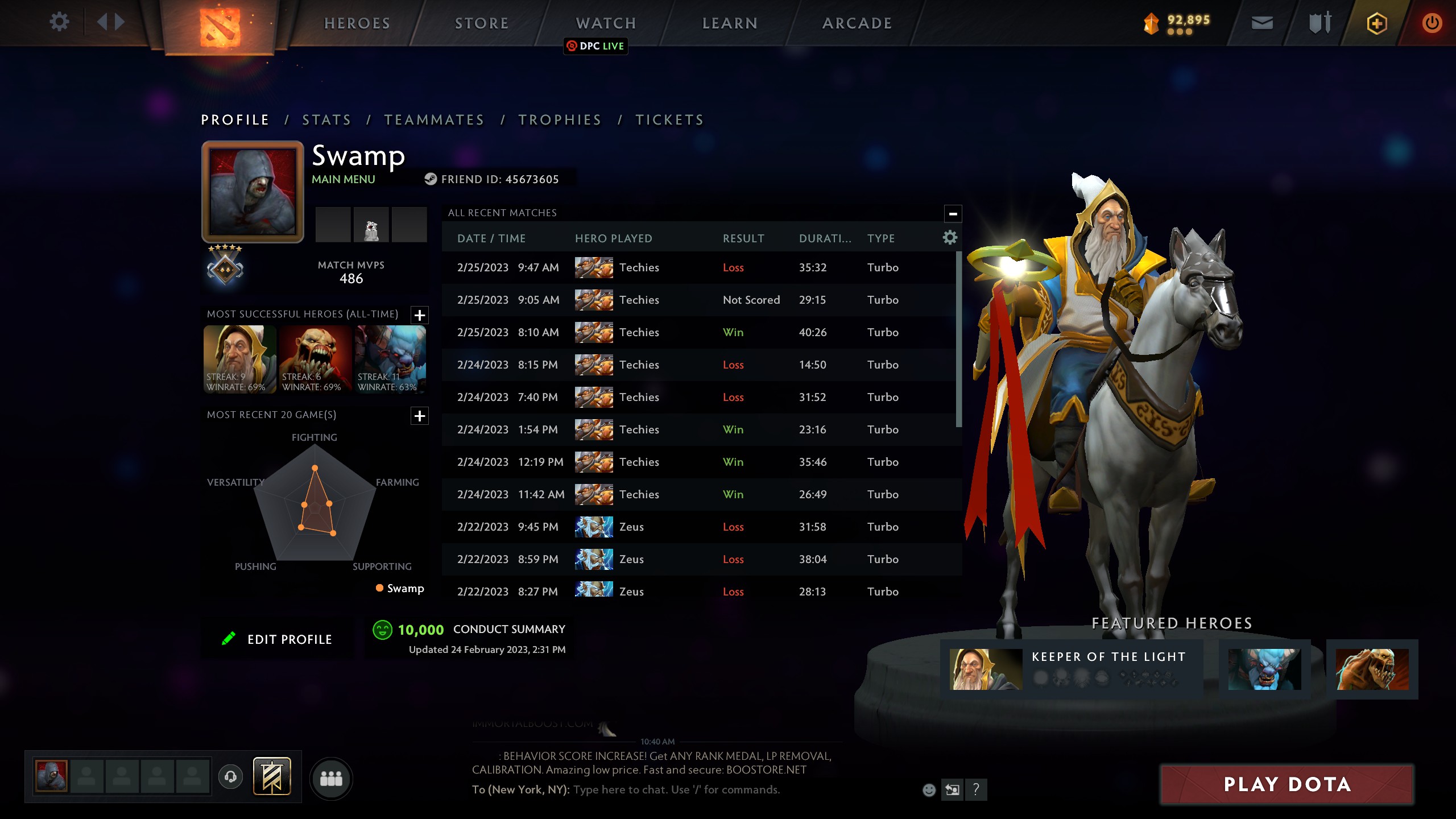Click the gold battle pass banner icon
Screen dimensions: 1456x819
click(x=273, y=776)
